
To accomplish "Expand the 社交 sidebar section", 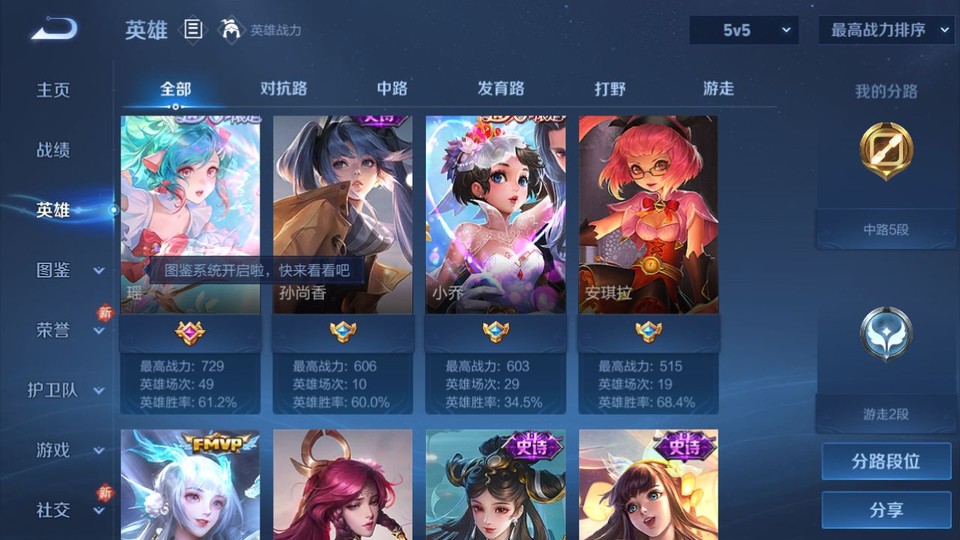I will [x=66, y=510].
